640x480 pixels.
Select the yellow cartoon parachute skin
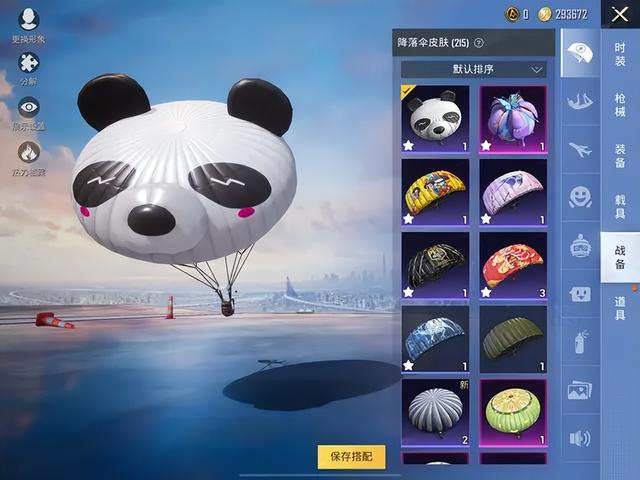tap(435, 192)
